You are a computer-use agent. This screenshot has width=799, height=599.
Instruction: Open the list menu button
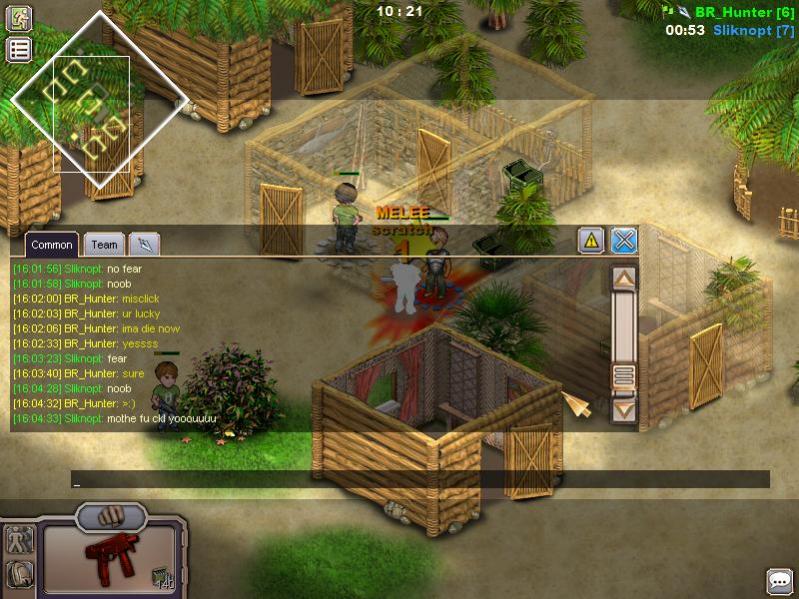19,50
